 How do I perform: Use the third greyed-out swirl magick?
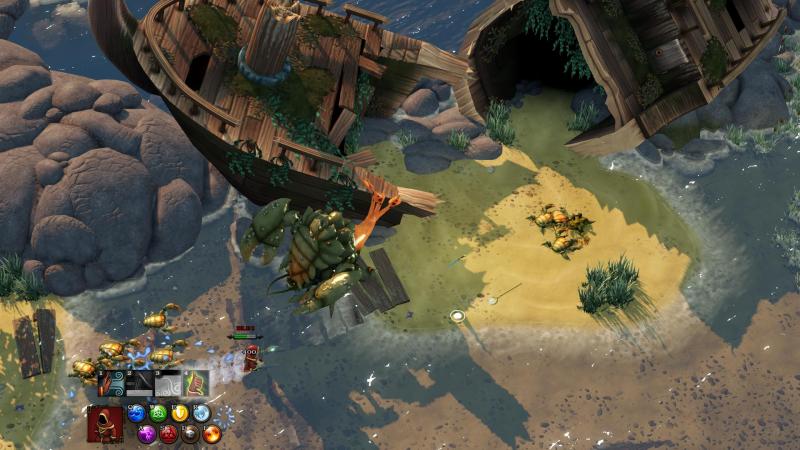pos(167,385)
